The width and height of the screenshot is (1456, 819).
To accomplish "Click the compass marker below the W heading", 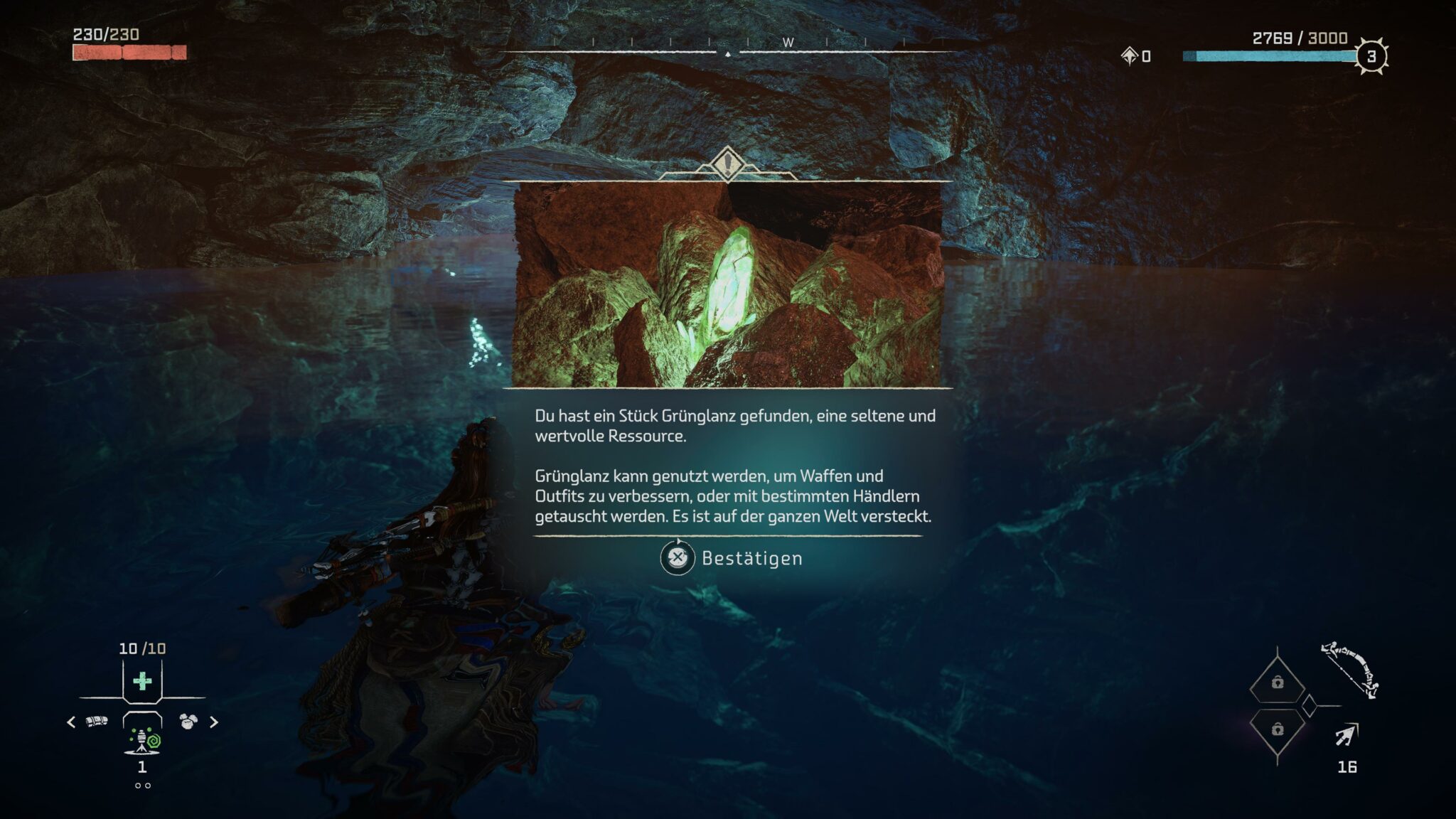I will point(727,54).
